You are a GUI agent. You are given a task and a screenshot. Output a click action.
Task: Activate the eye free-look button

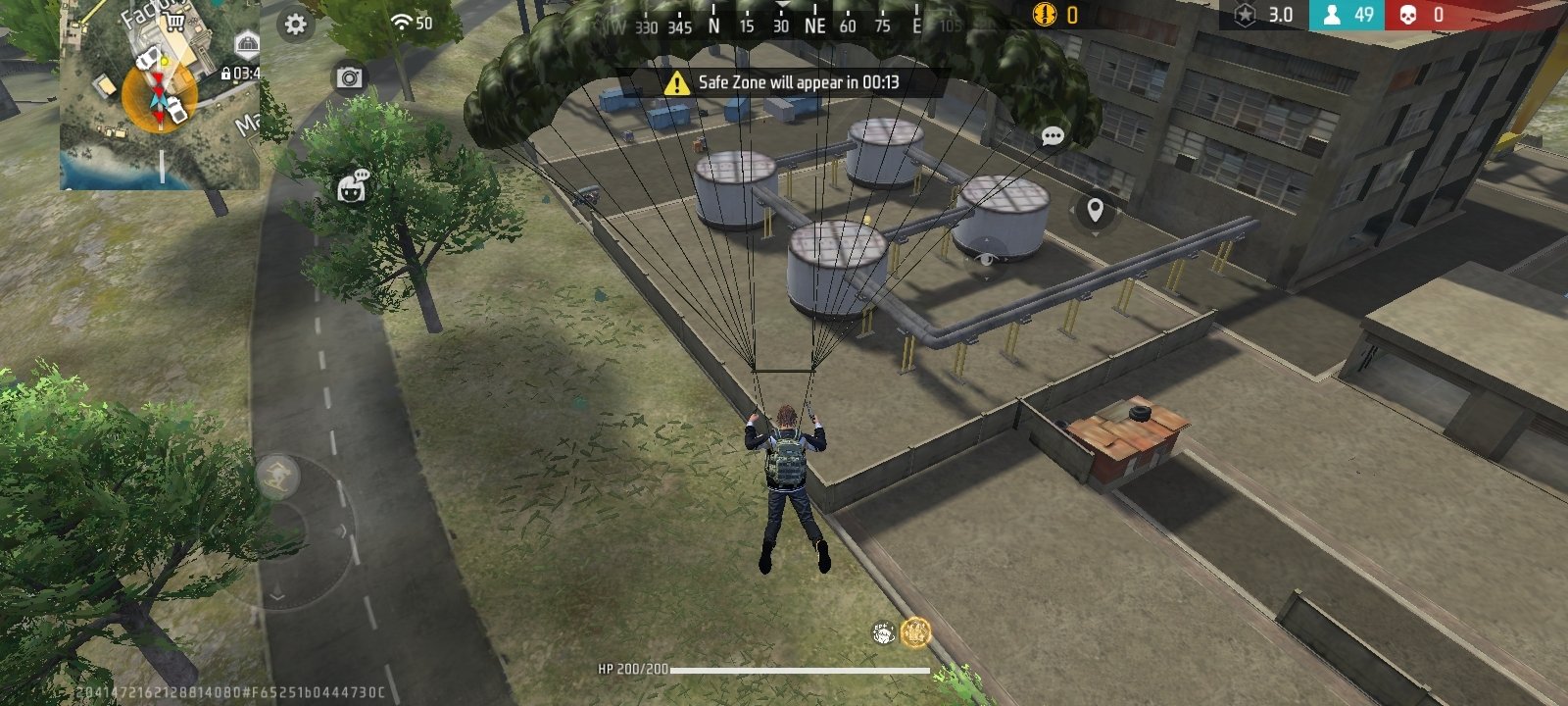click(986, 260)
